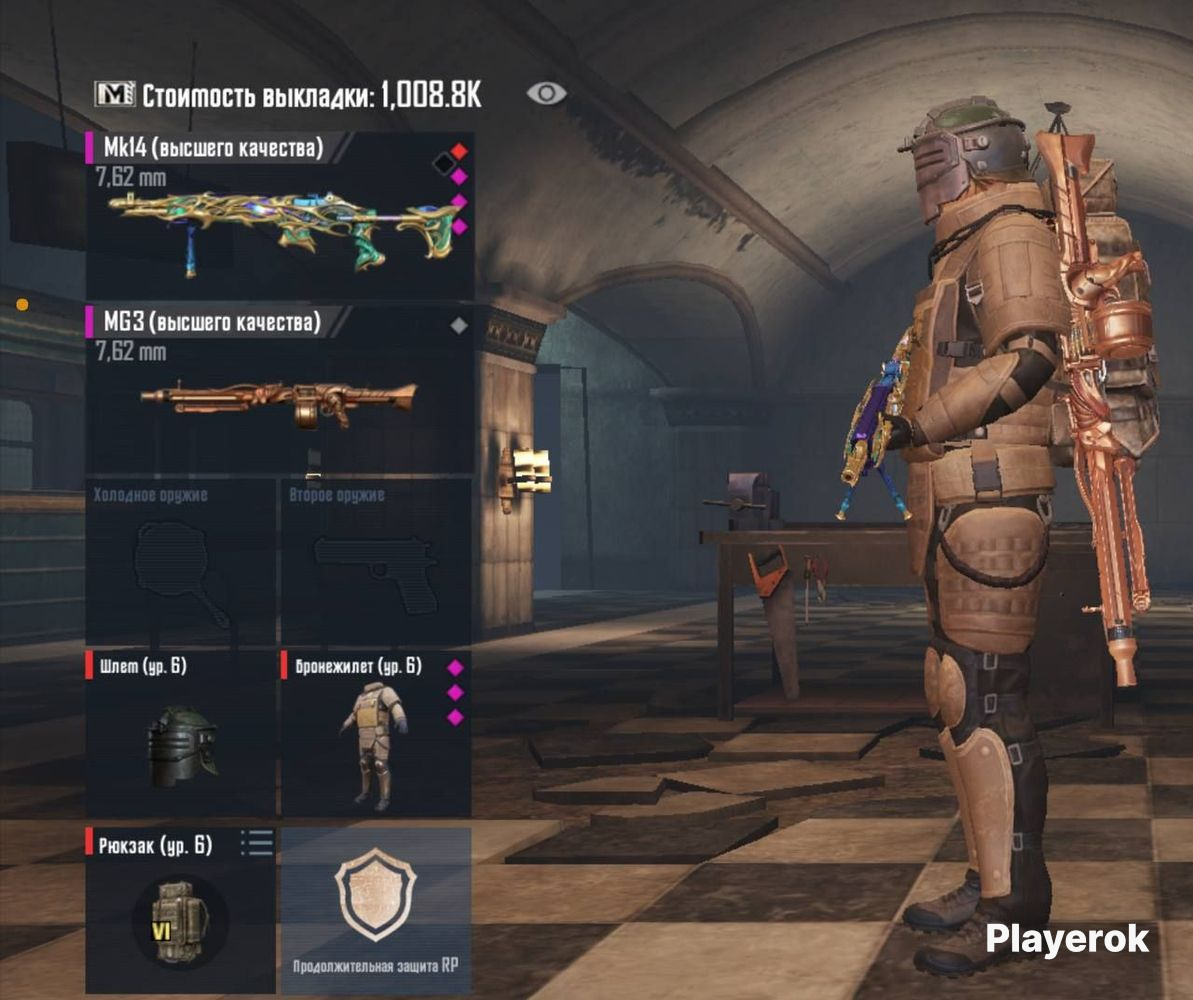The height and width of the screenshot is (1000, 1193).
Task: Select the MG3 weapon slot
Action: 278,390
